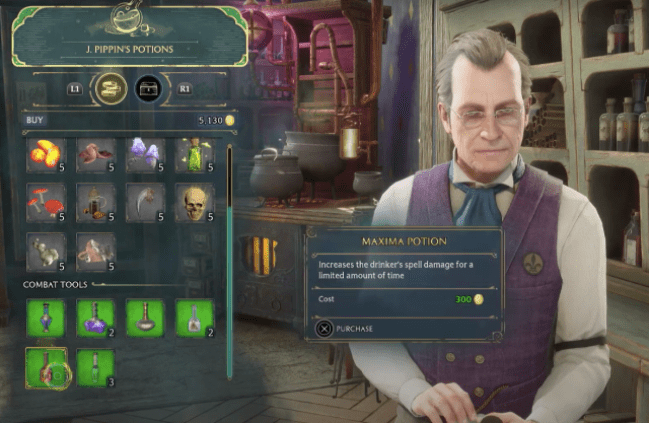The image size is (649, 423).
Task: Pick the skull ingredient slot
Action: point(194,202)
